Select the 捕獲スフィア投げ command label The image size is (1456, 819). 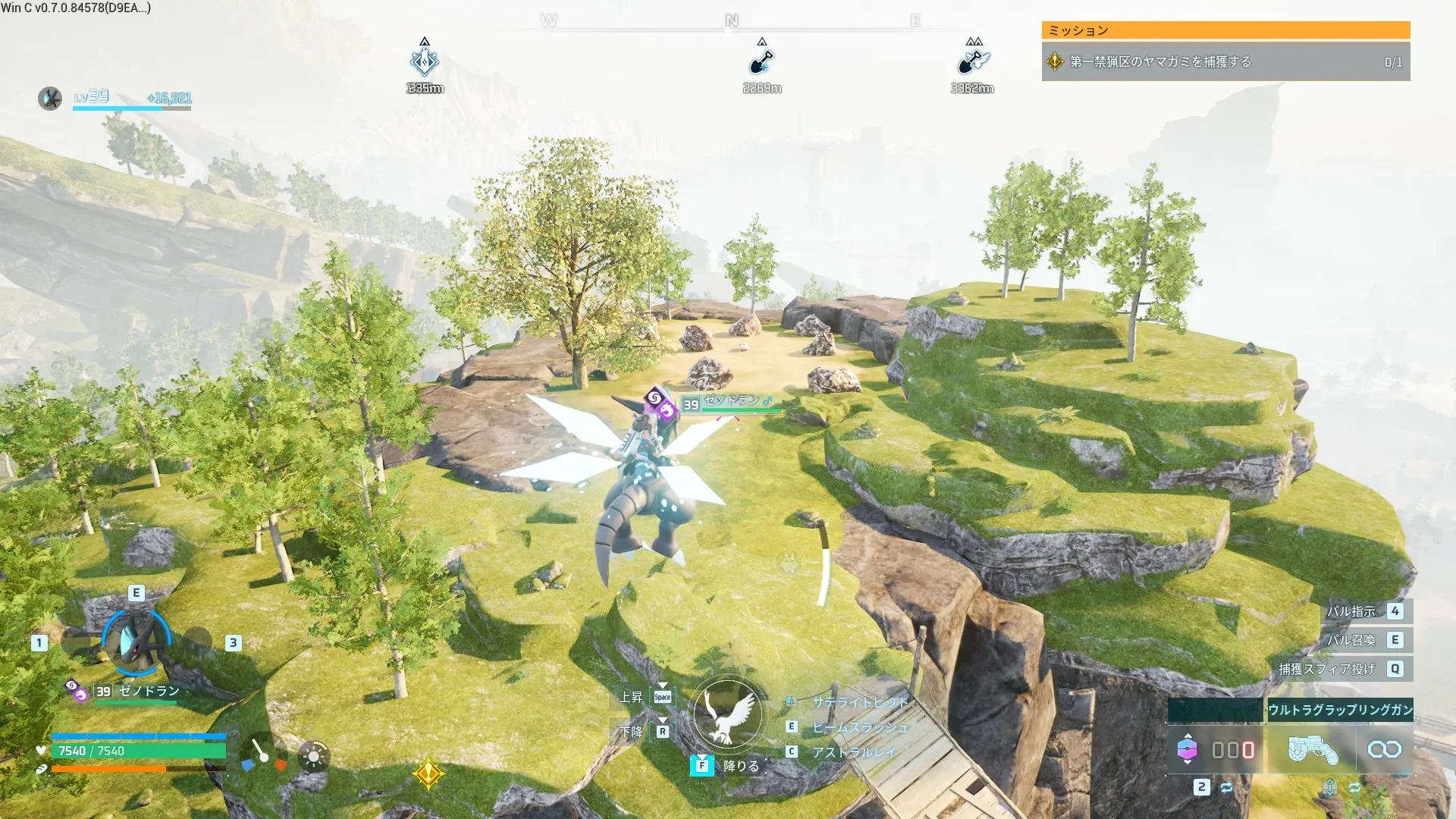1326,669
